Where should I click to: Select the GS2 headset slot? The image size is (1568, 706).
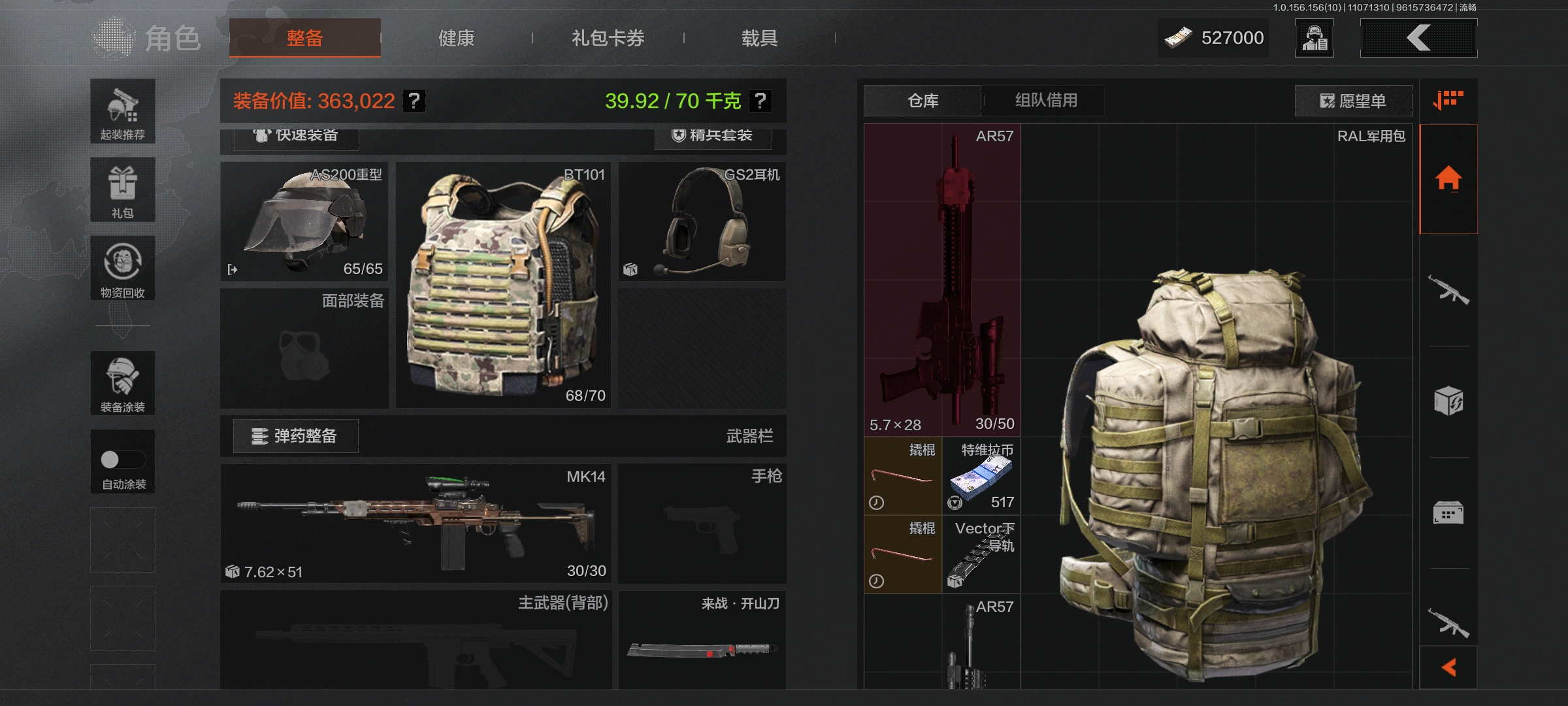[x=702, y=222]
